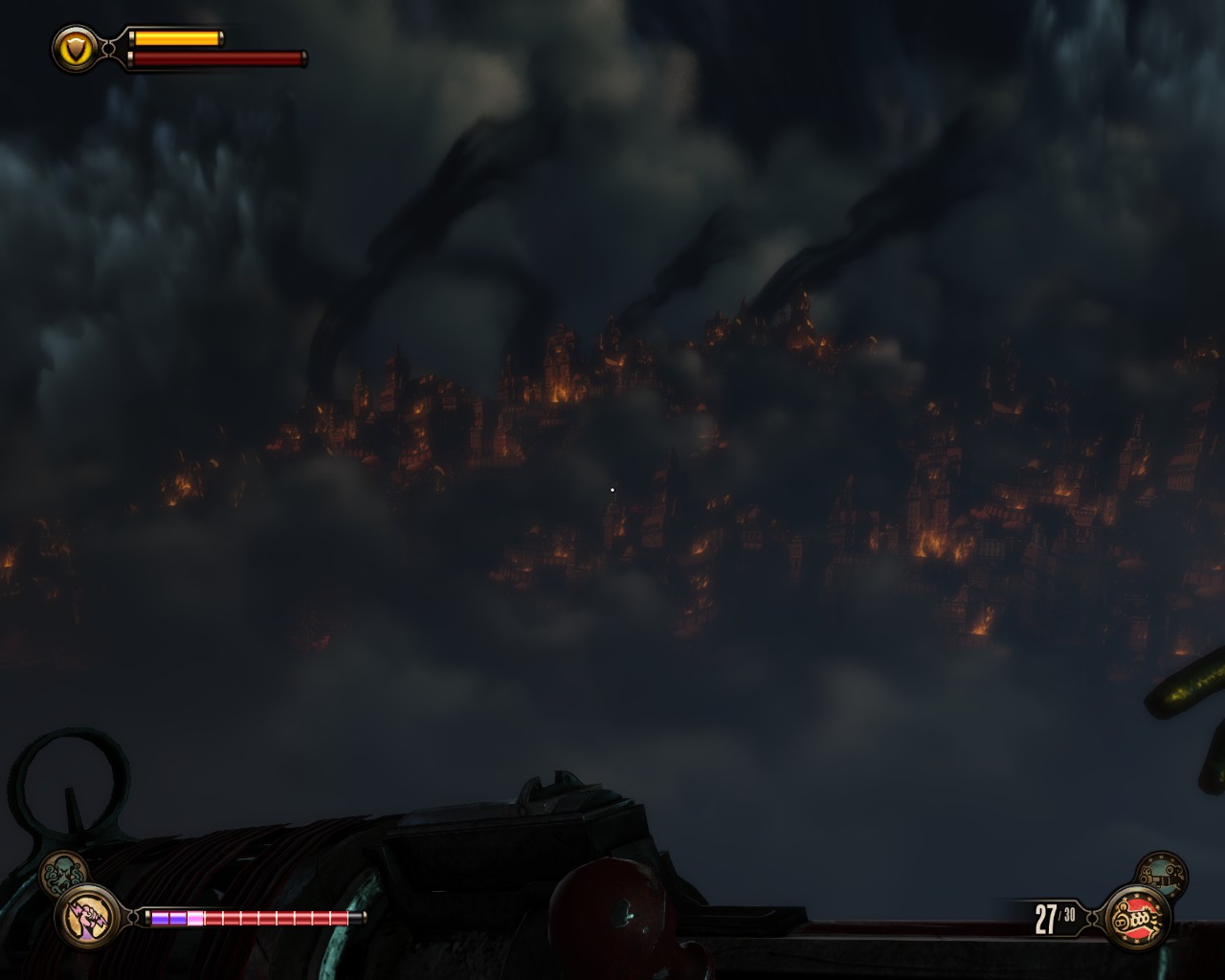1225x980 pixels.
Task: Select the Shock Jockey lightning fist vigor
Action: [x=88, y=916]
